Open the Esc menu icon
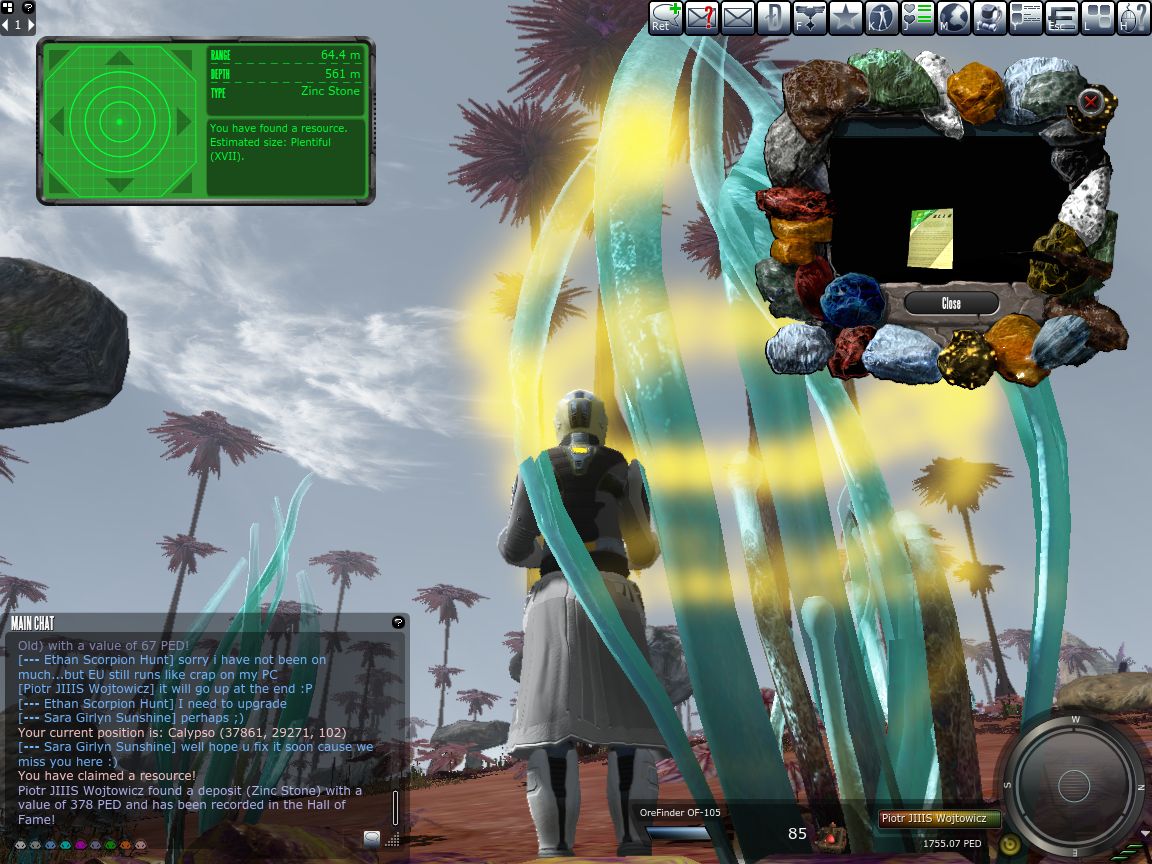 click(x=1061, y=17)
